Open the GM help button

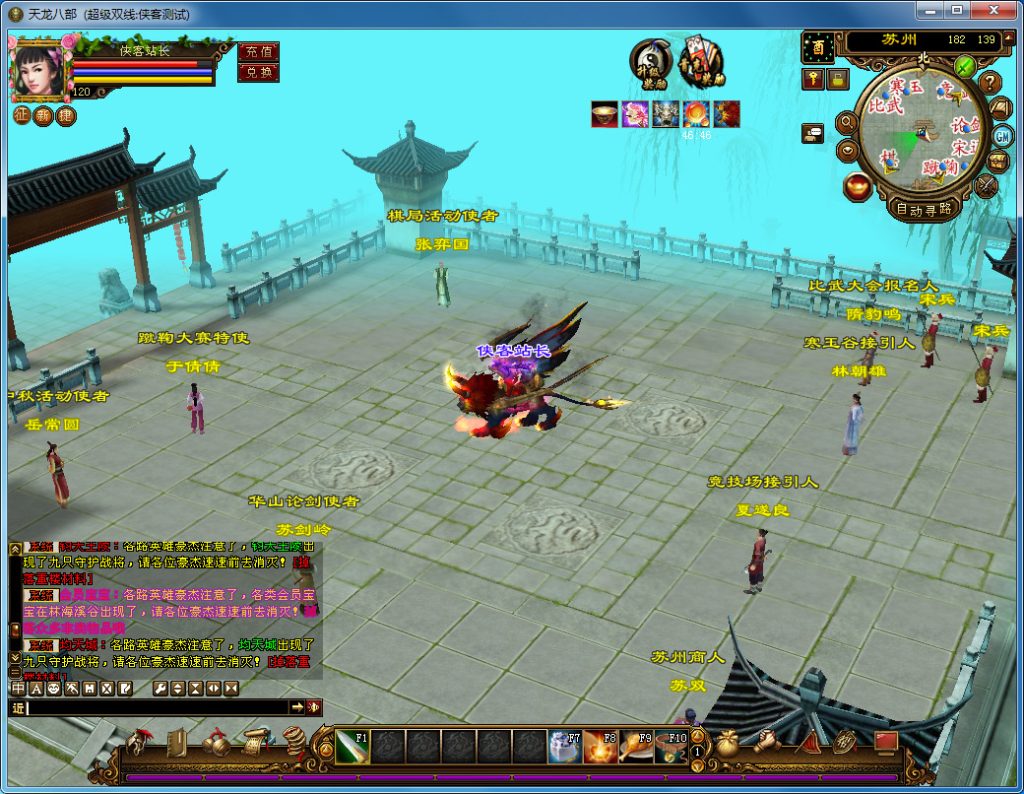pos(1002,136)
